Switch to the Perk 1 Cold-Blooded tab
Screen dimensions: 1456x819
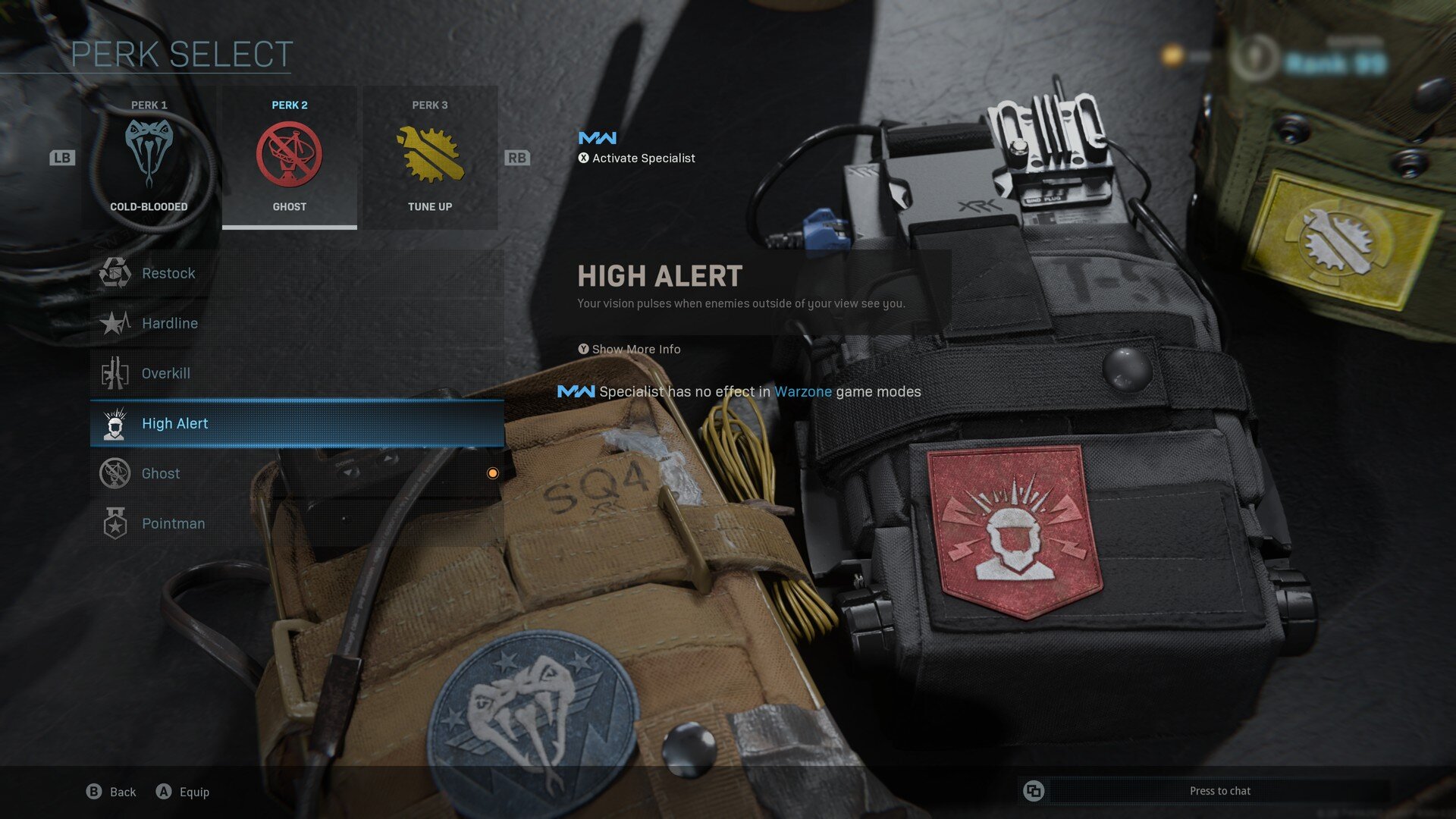tap(149, 158)
